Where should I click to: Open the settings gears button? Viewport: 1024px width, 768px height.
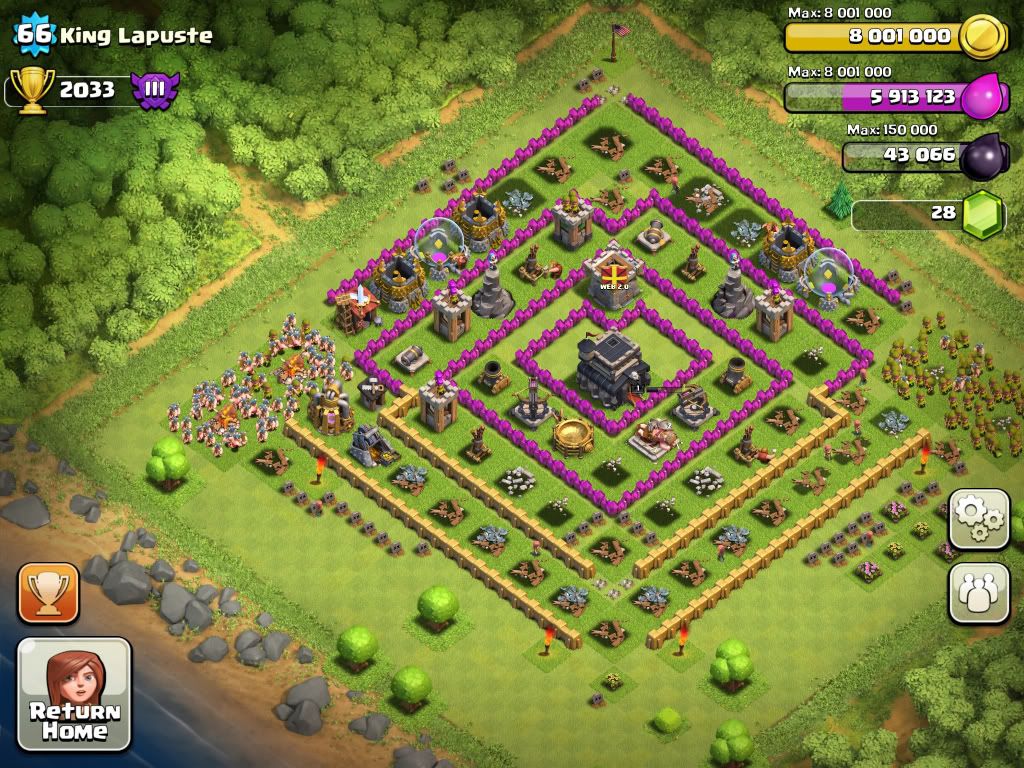pos(979,519)
